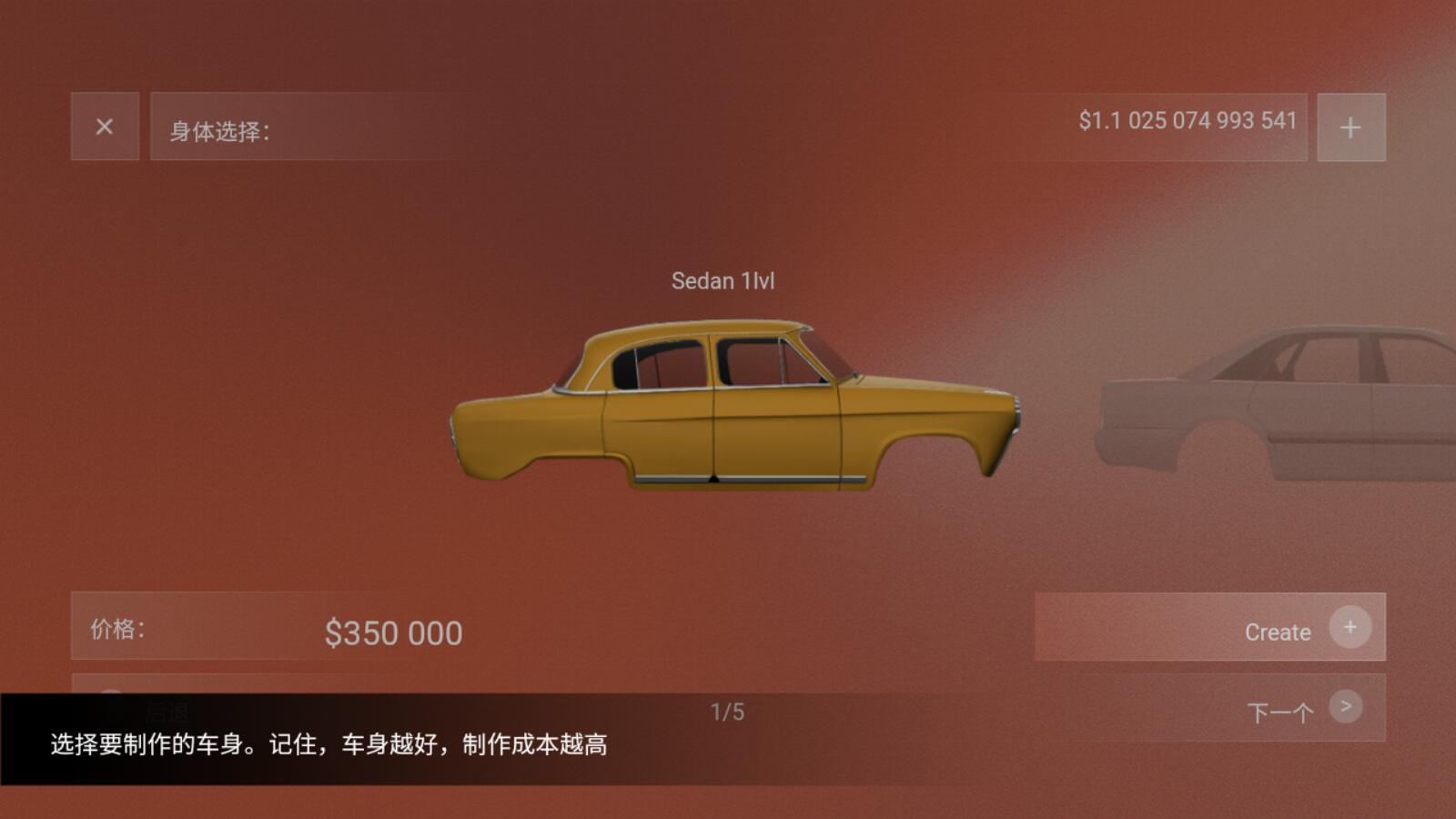Click the money balance display at the top
This screenshot has width=1456, height=819.
tap(1188, 119)
